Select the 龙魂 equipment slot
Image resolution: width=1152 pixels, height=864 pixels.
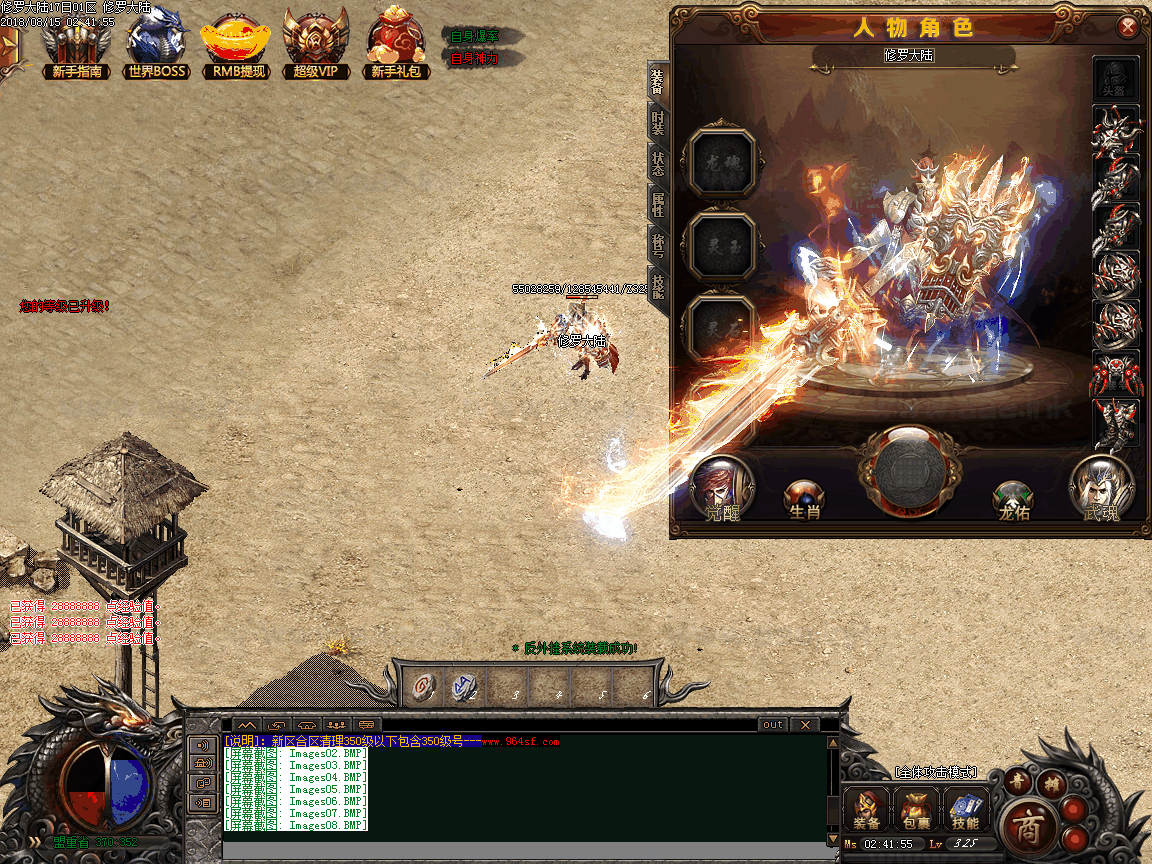(x=722, y=162)
